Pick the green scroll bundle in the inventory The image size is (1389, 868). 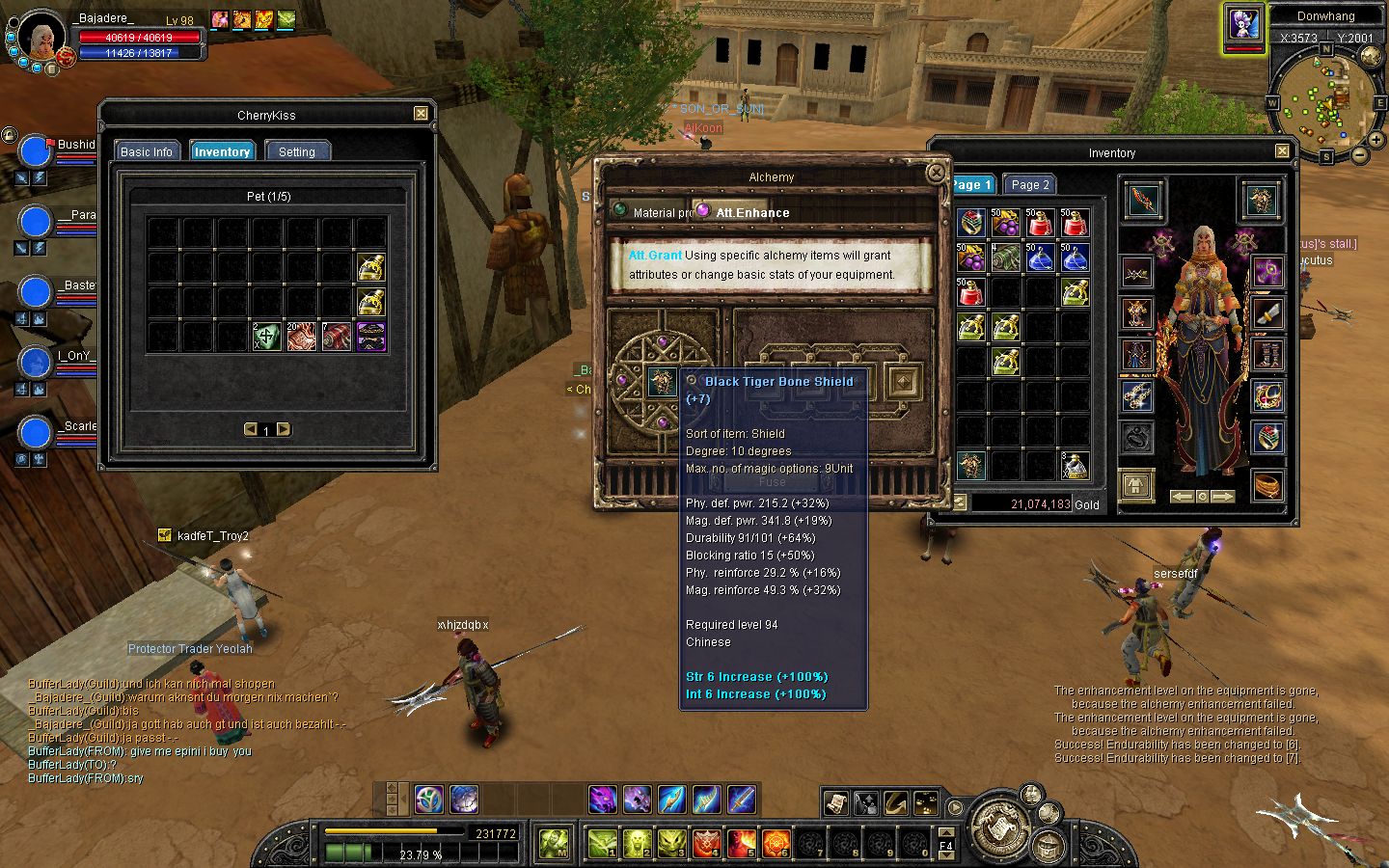pyautogui.click(x=1006, y=257)
